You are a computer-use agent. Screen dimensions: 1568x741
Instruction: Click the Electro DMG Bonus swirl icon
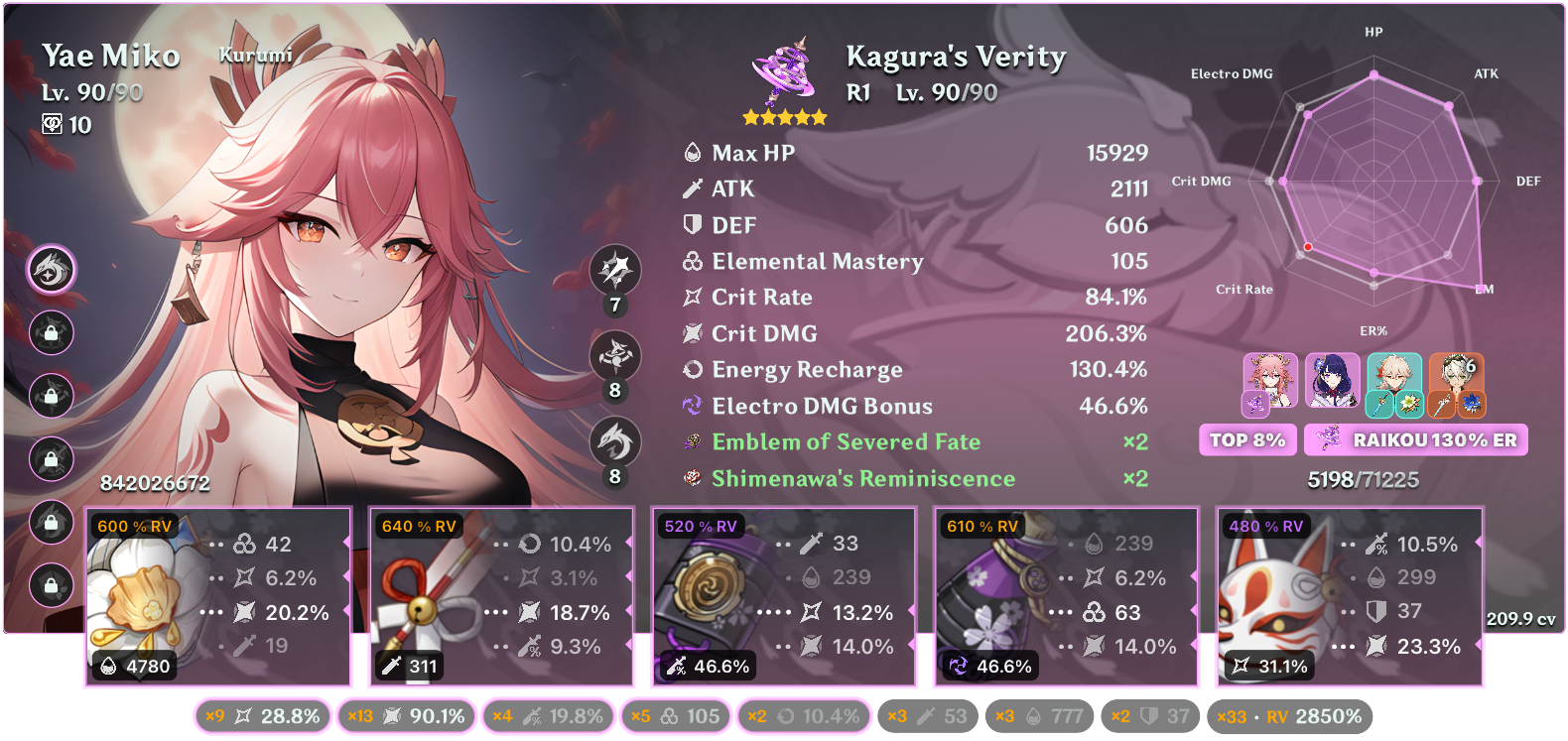(x=692, y=406)
